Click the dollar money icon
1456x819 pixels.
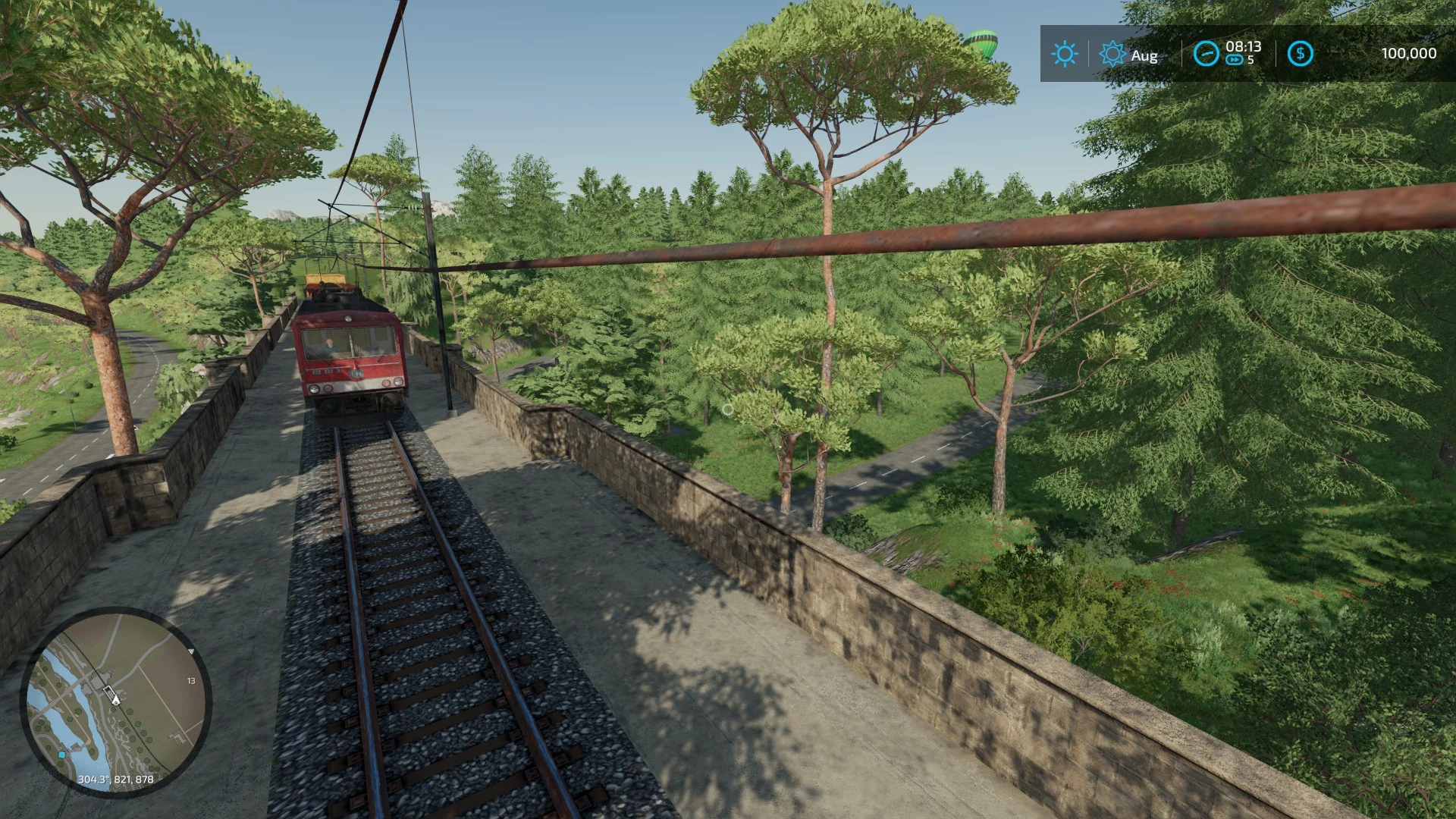tap(1301, 54)
